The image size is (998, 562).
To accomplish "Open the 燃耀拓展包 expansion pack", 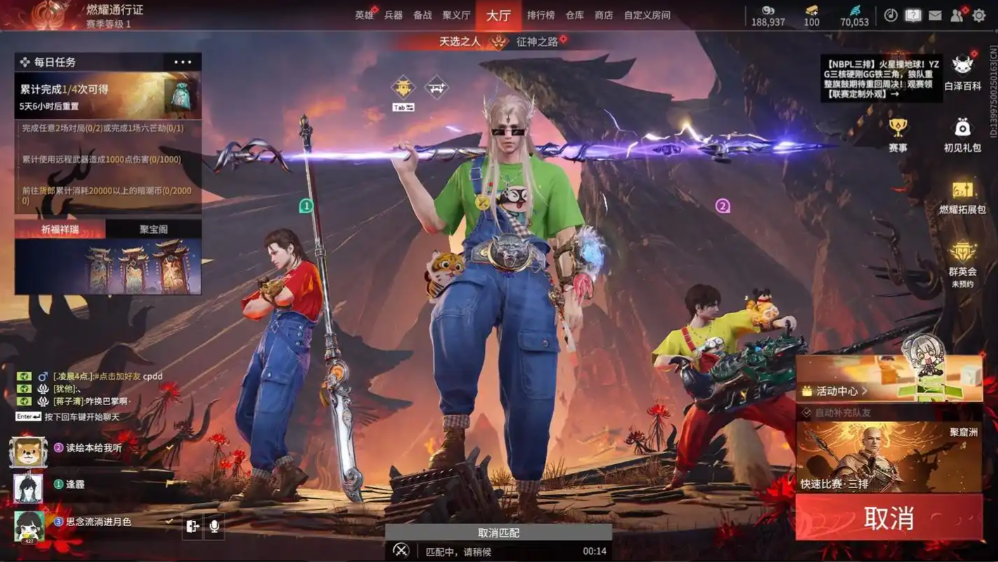I will 962,196.
